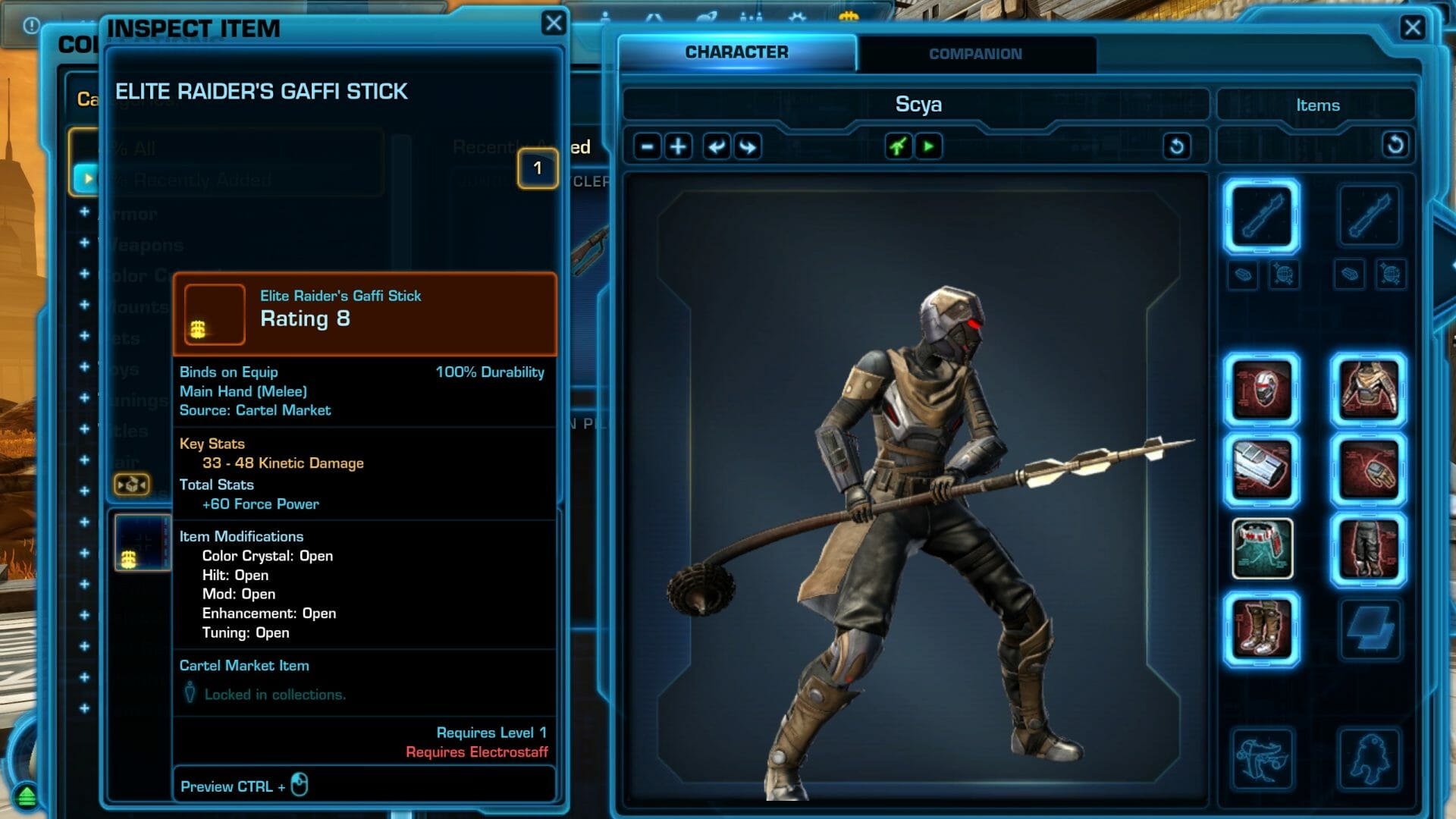1456x819 pixels.
Task: Choose the boots equipment slot
Action: pos(1262,629)
